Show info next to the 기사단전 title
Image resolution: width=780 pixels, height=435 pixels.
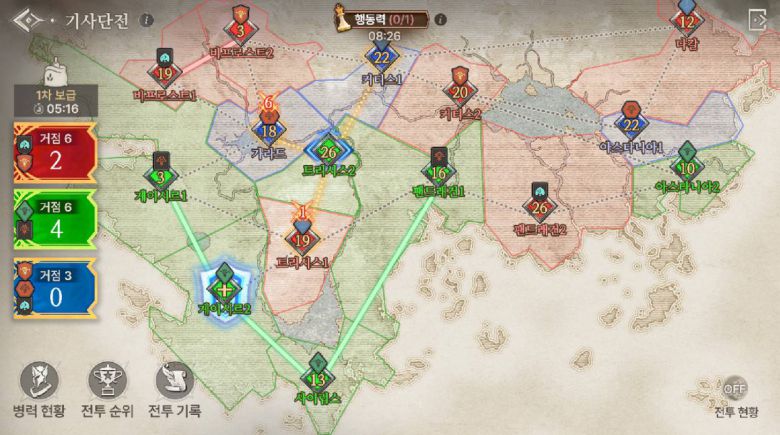tap(147, 20)
